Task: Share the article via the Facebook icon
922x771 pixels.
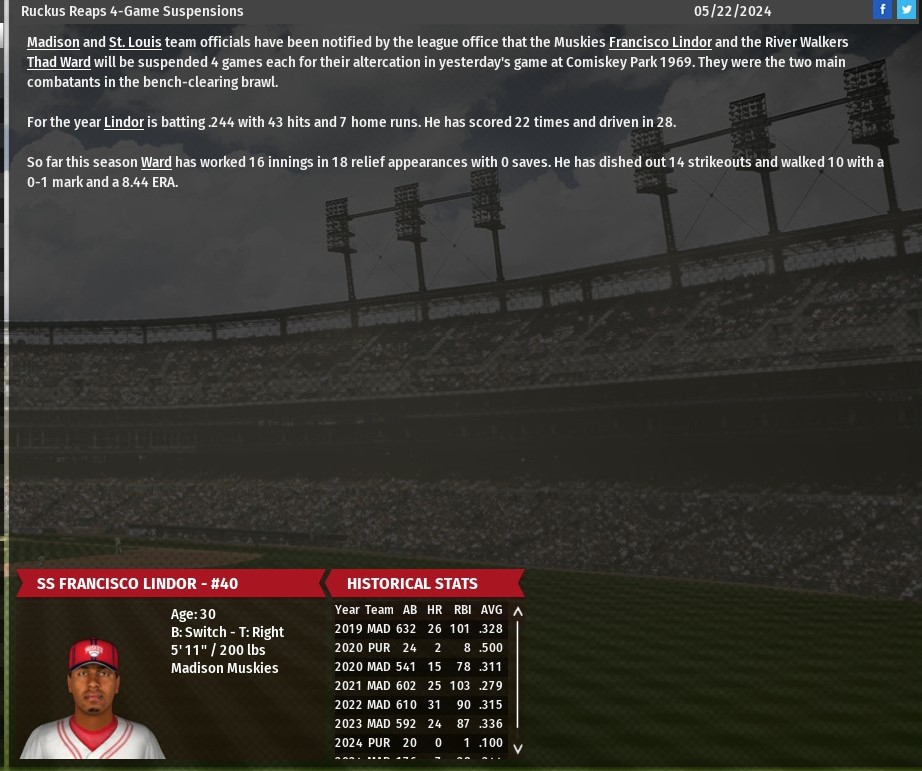Action: coord(882,10)
